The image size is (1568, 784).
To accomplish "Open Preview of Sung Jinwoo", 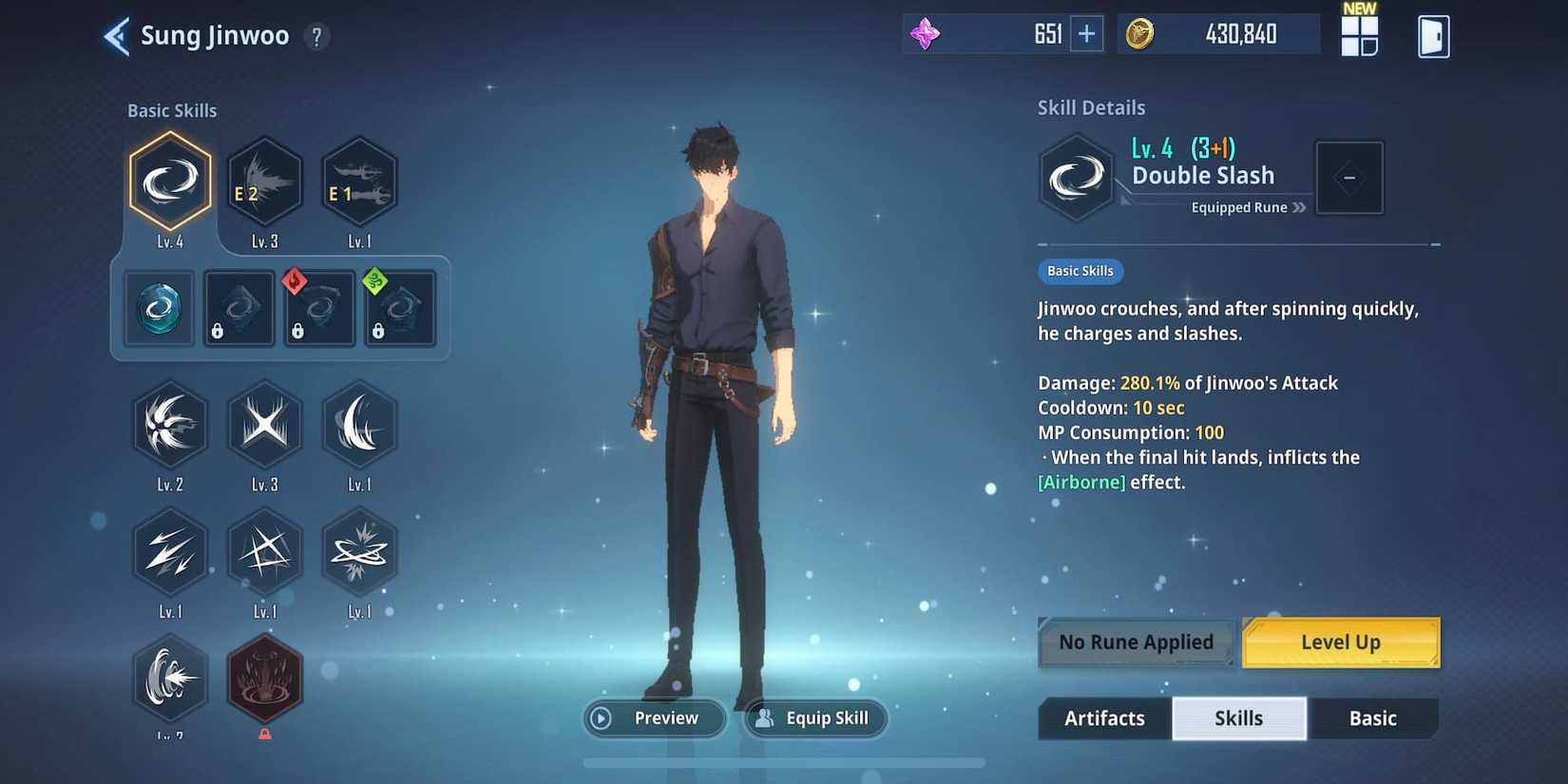I will (x=654, y=718).
